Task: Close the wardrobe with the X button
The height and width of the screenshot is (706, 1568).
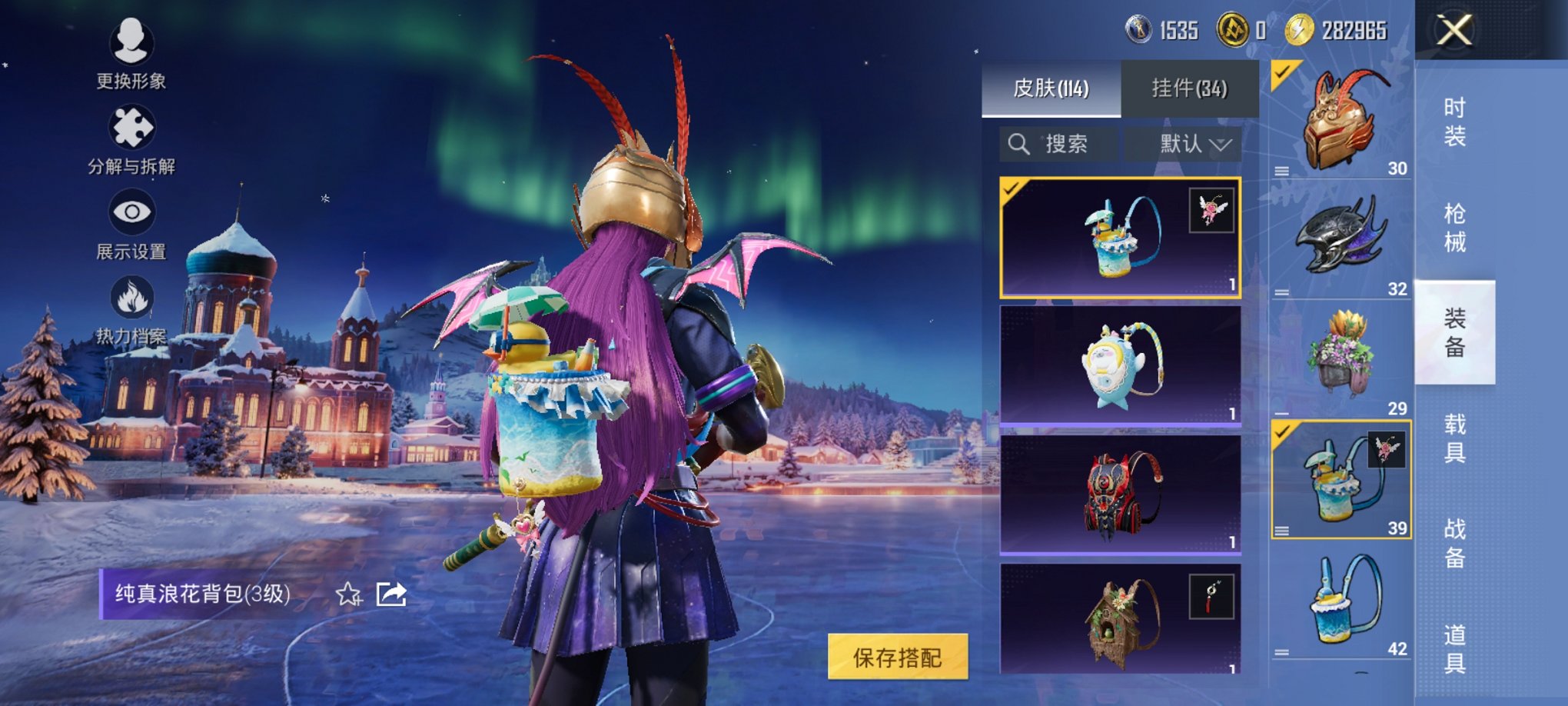Action: tap(1454, 31)
